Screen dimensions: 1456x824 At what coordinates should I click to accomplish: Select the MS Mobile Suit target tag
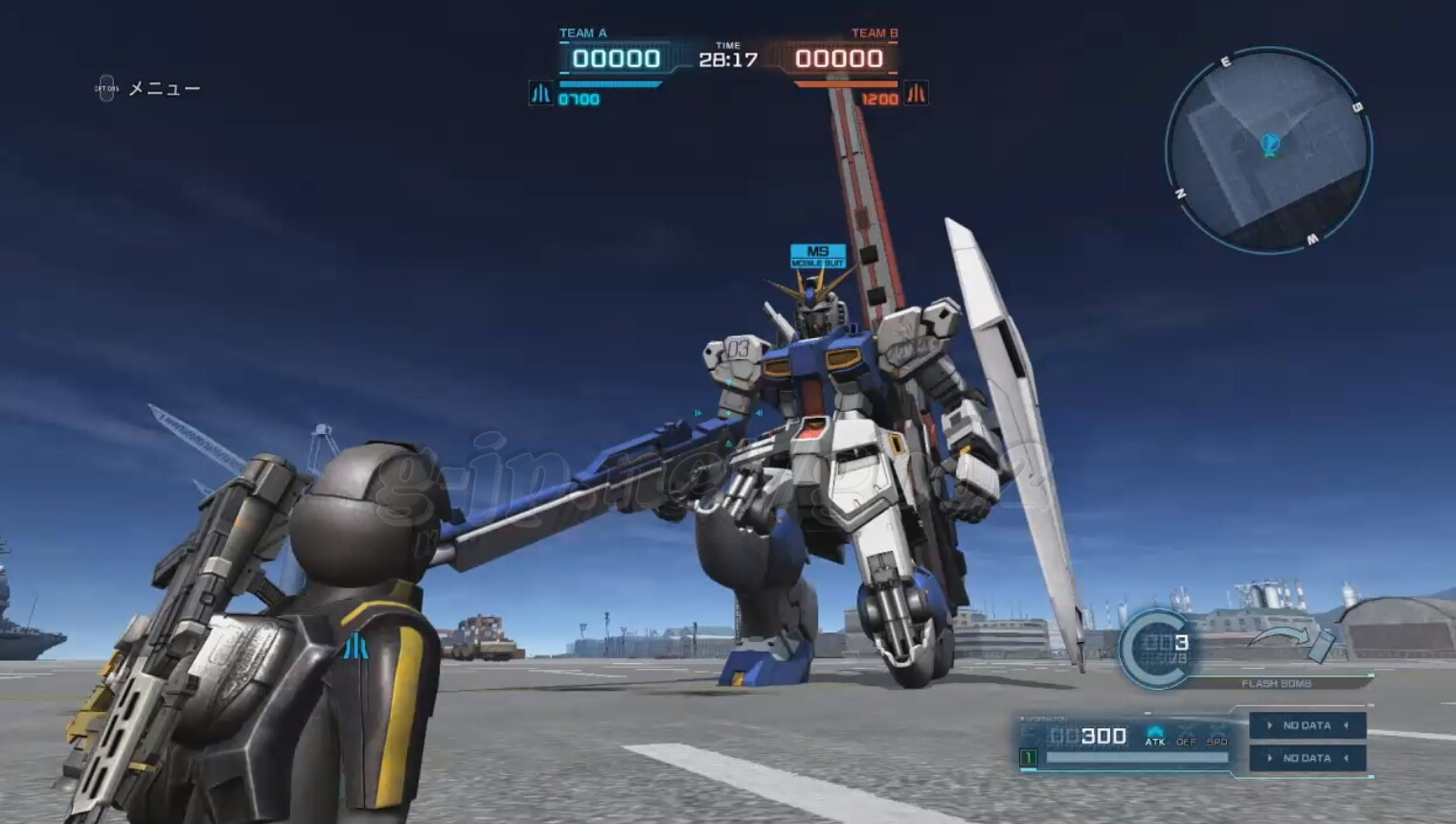tap(818, 256)
